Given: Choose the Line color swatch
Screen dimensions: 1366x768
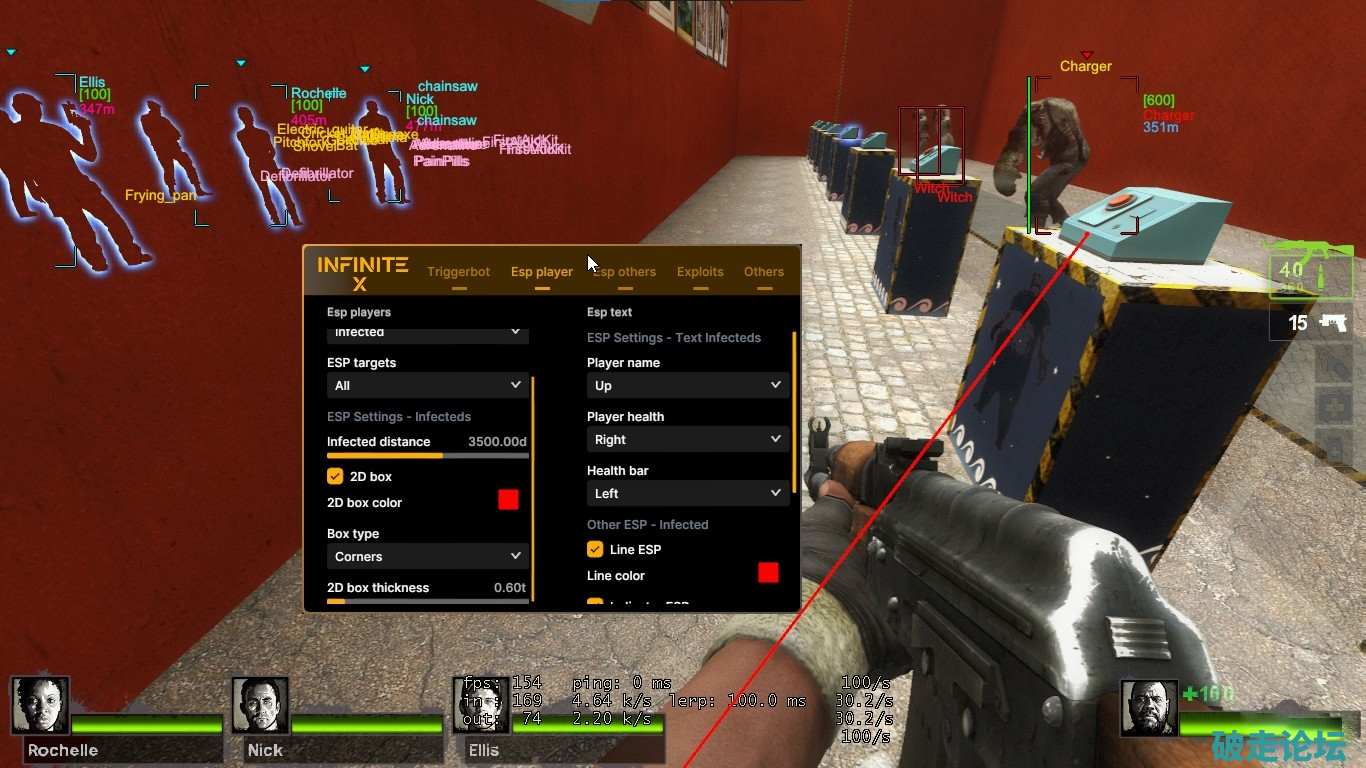Looking at the screenshot, I should pyautogui.click(x=768, y=572).
